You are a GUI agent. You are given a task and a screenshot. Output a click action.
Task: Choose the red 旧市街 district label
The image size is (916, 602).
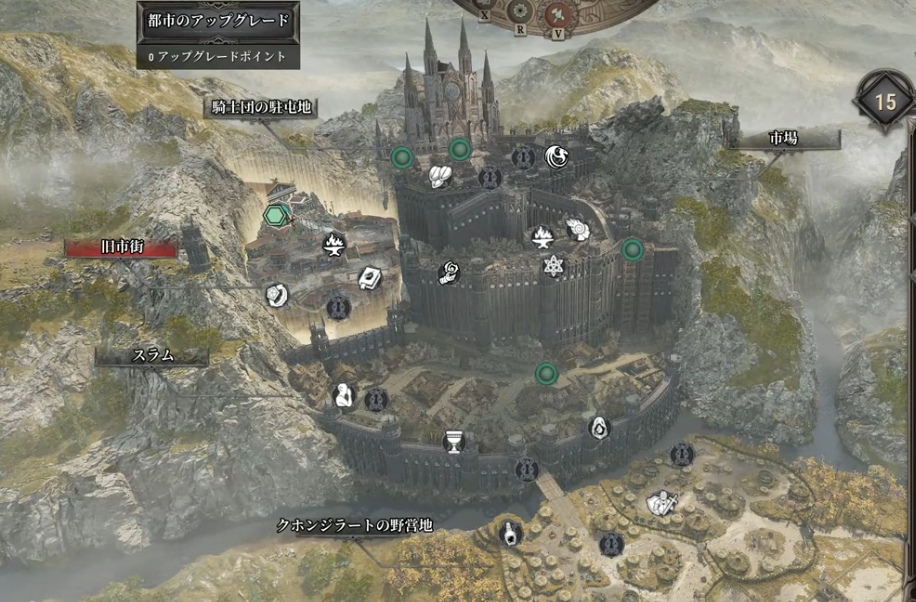120,247
